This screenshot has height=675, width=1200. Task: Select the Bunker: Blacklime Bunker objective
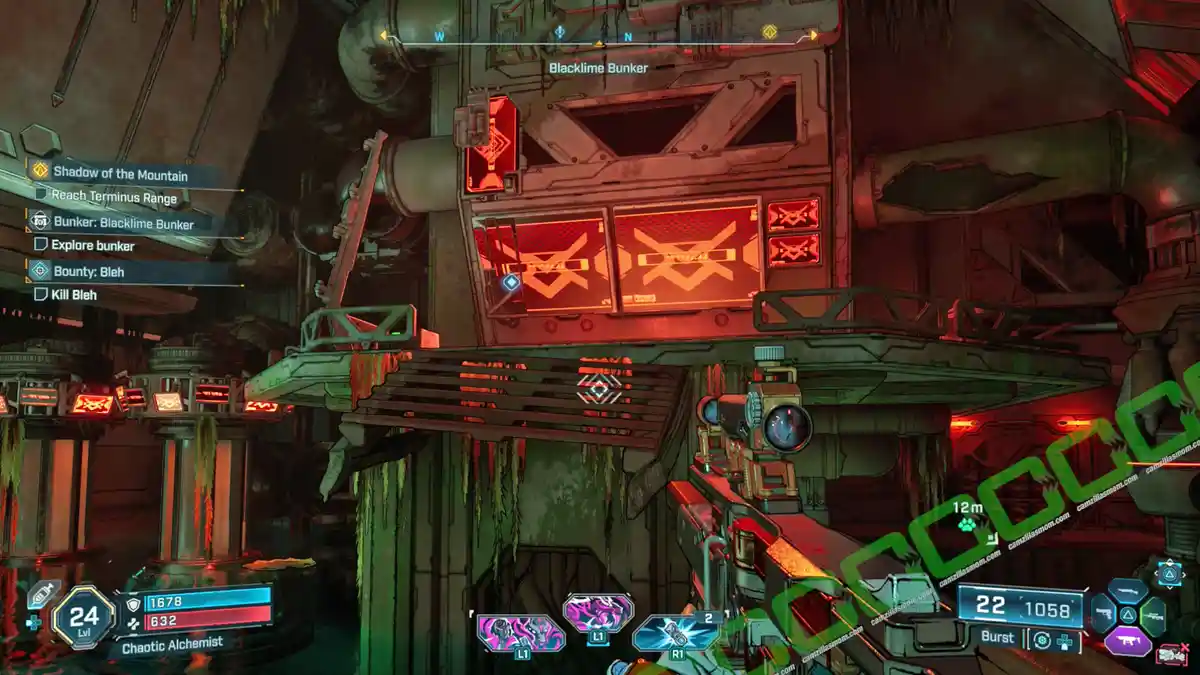[x=123, y=224]
